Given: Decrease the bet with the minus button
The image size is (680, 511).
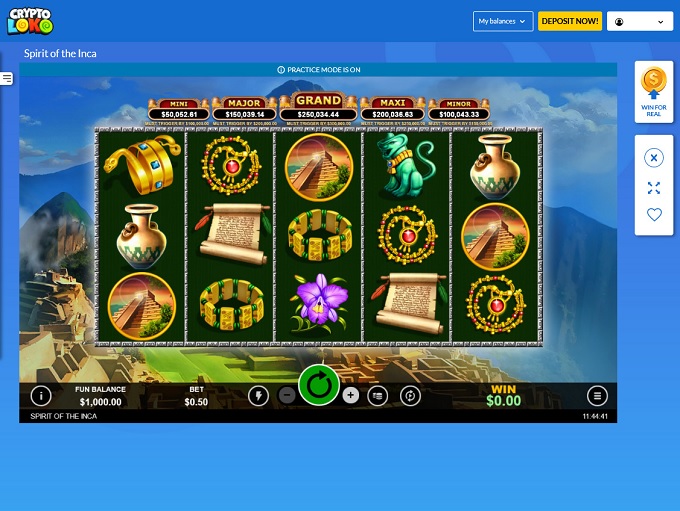Looking at the screenshot, I should pos(287,395).
